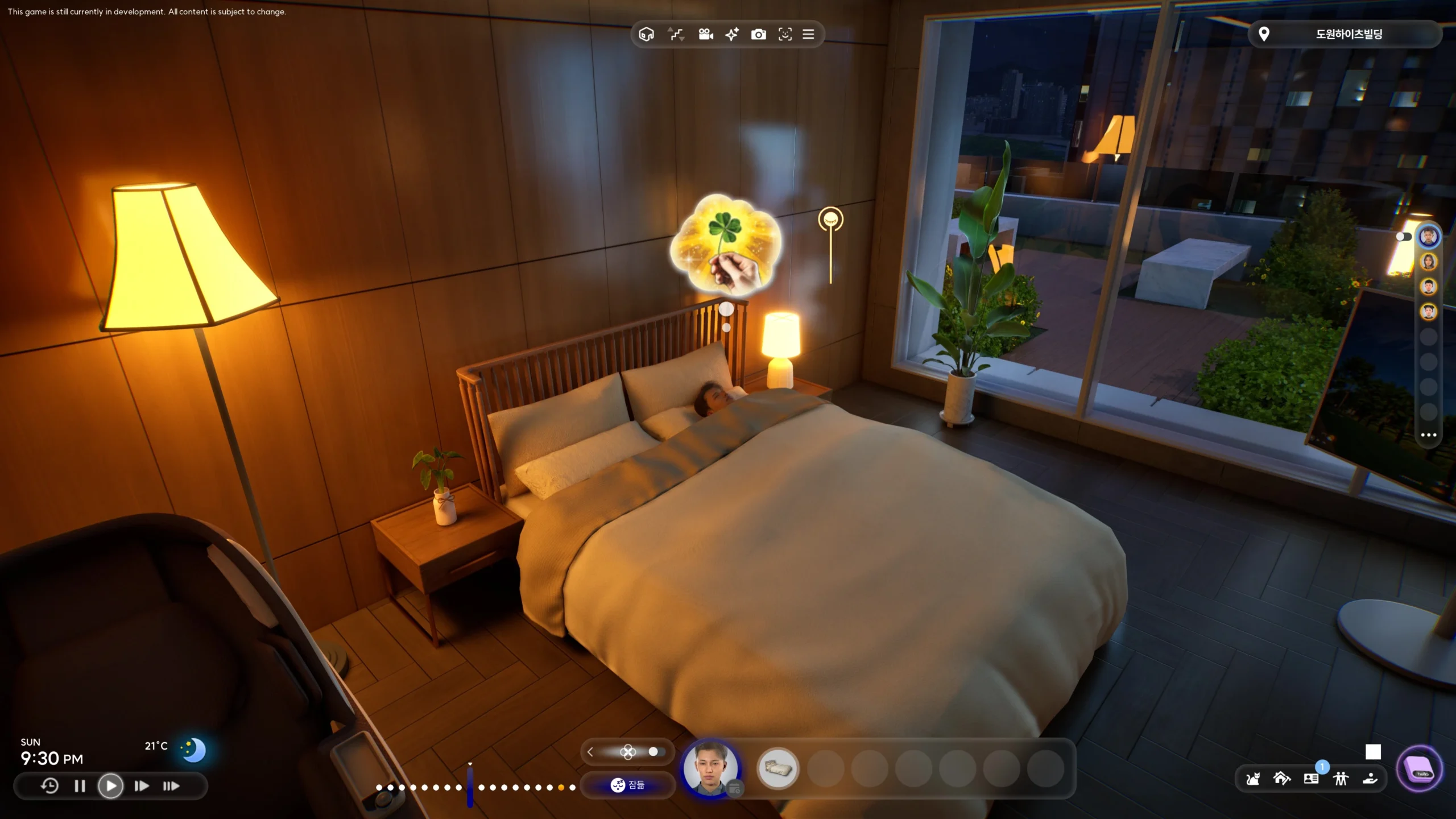Click the blue marker on the dotted timeline

pyautogui.click(x=470, y=788)
